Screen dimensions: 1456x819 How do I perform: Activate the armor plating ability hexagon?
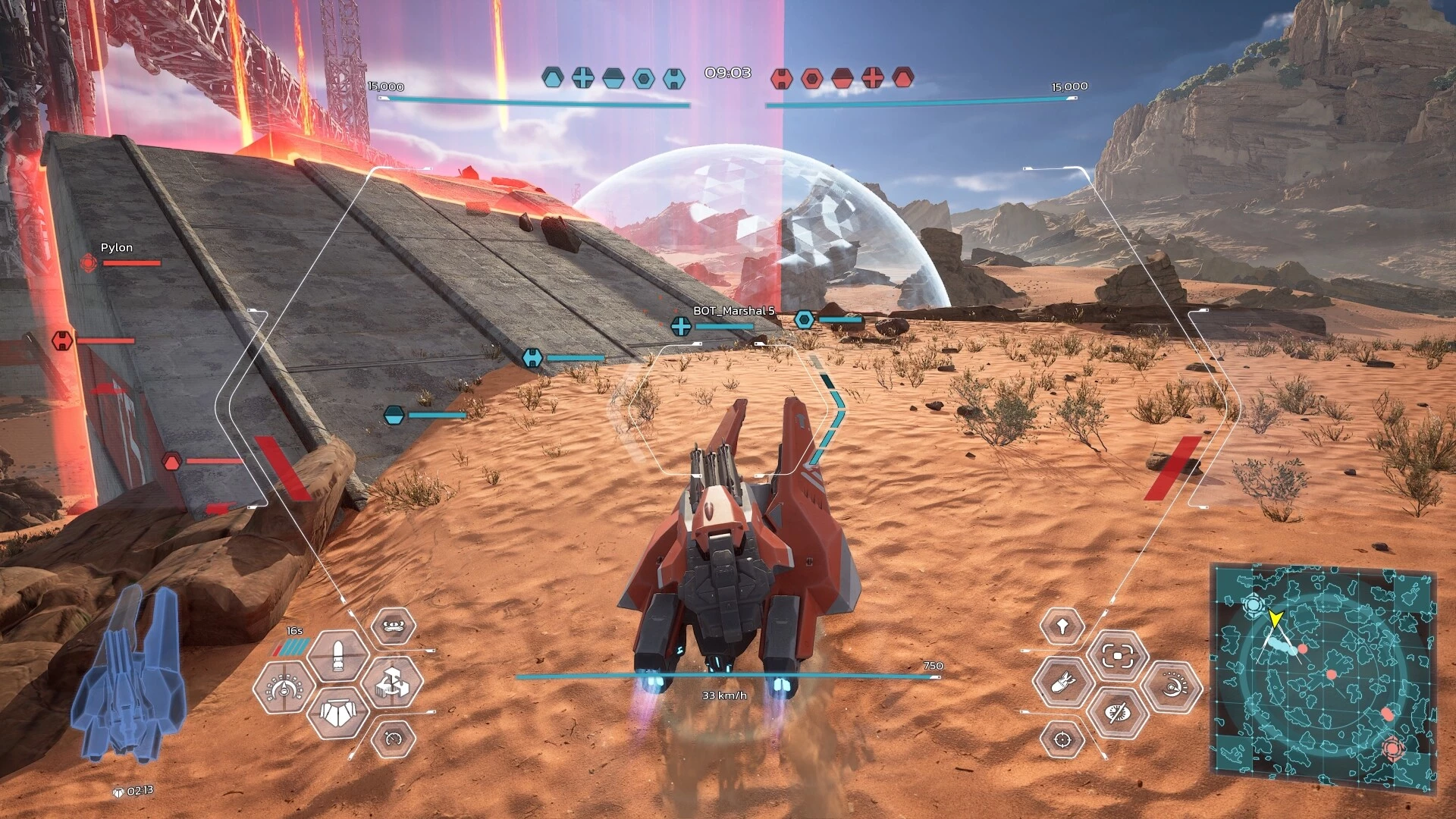point(338,713)
